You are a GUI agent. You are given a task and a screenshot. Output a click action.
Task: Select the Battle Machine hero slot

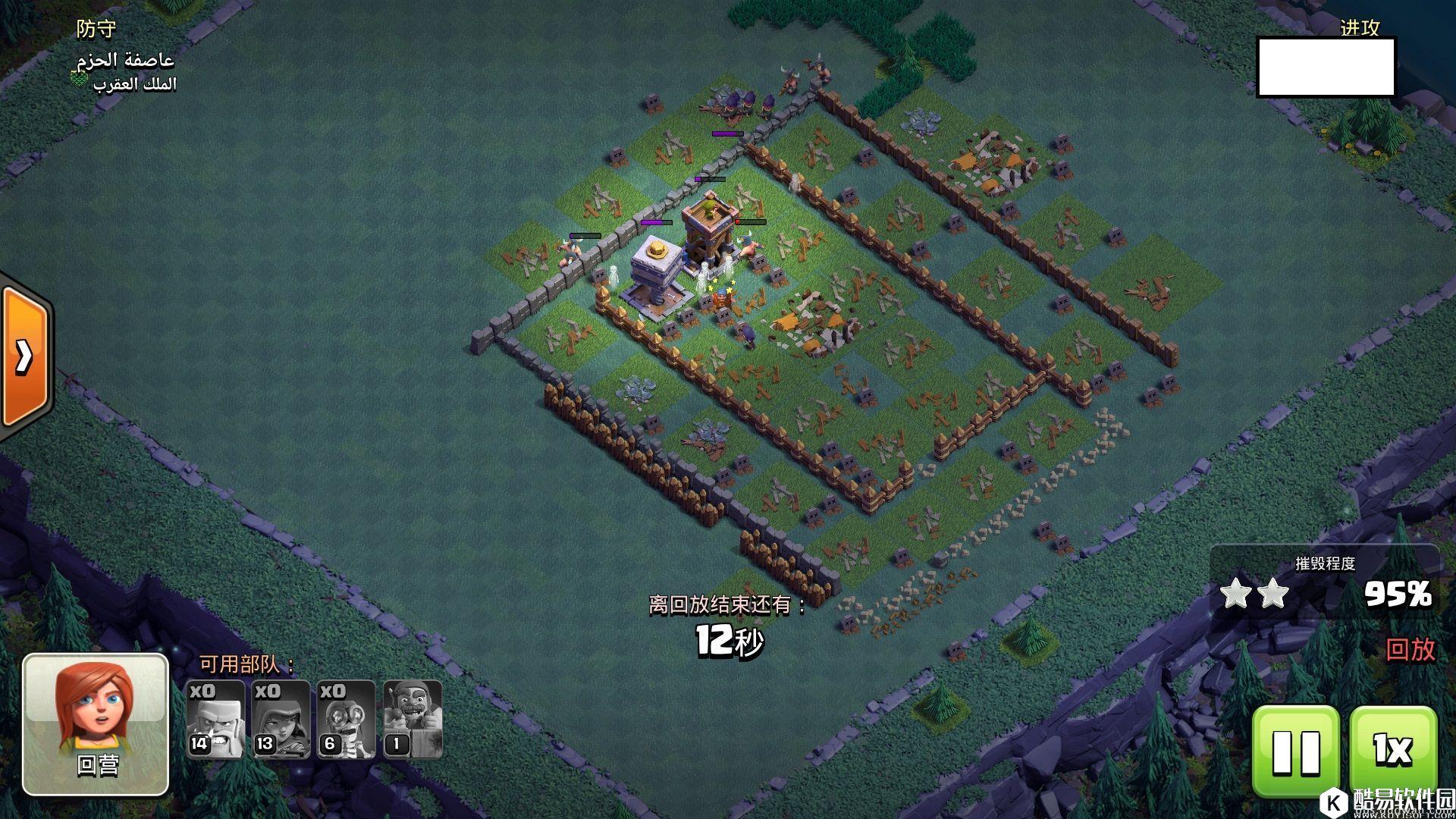(412, 719)
